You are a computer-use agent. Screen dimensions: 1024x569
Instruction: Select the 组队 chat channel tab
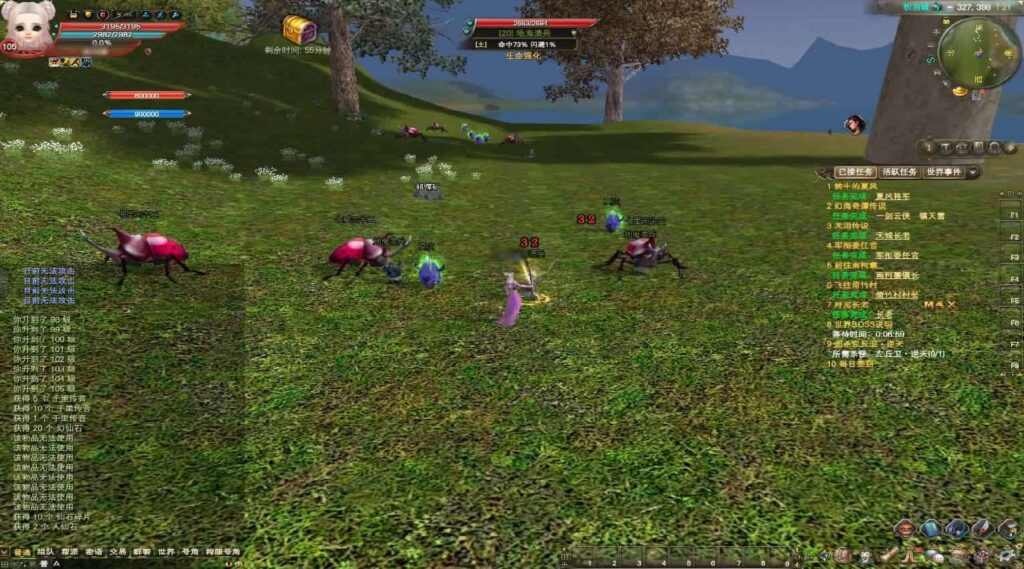pyautogui.click(x=46, y=551)
